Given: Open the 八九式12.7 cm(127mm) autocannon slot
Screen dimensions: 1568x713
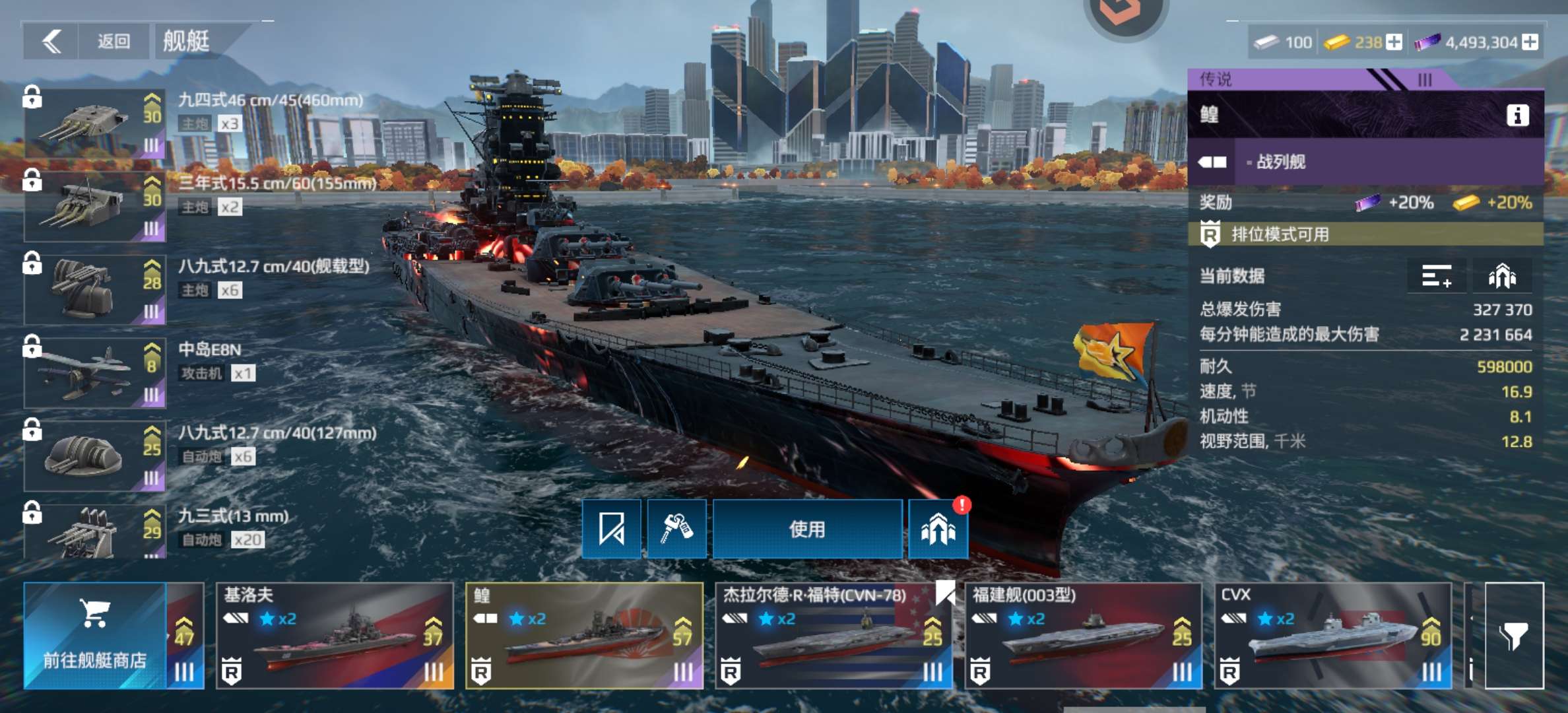Looking at the screenshot, I should 95,456.
